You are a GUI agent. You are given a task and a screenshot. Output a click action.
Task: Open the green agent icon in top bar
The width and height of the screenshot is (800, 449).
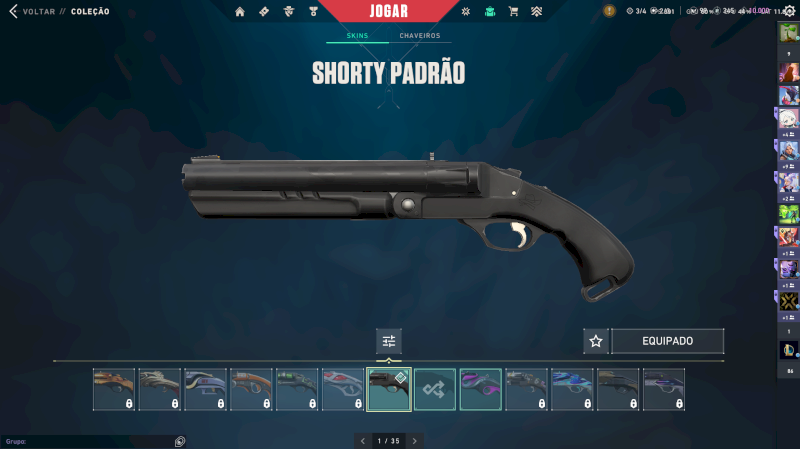click(489, 12)
